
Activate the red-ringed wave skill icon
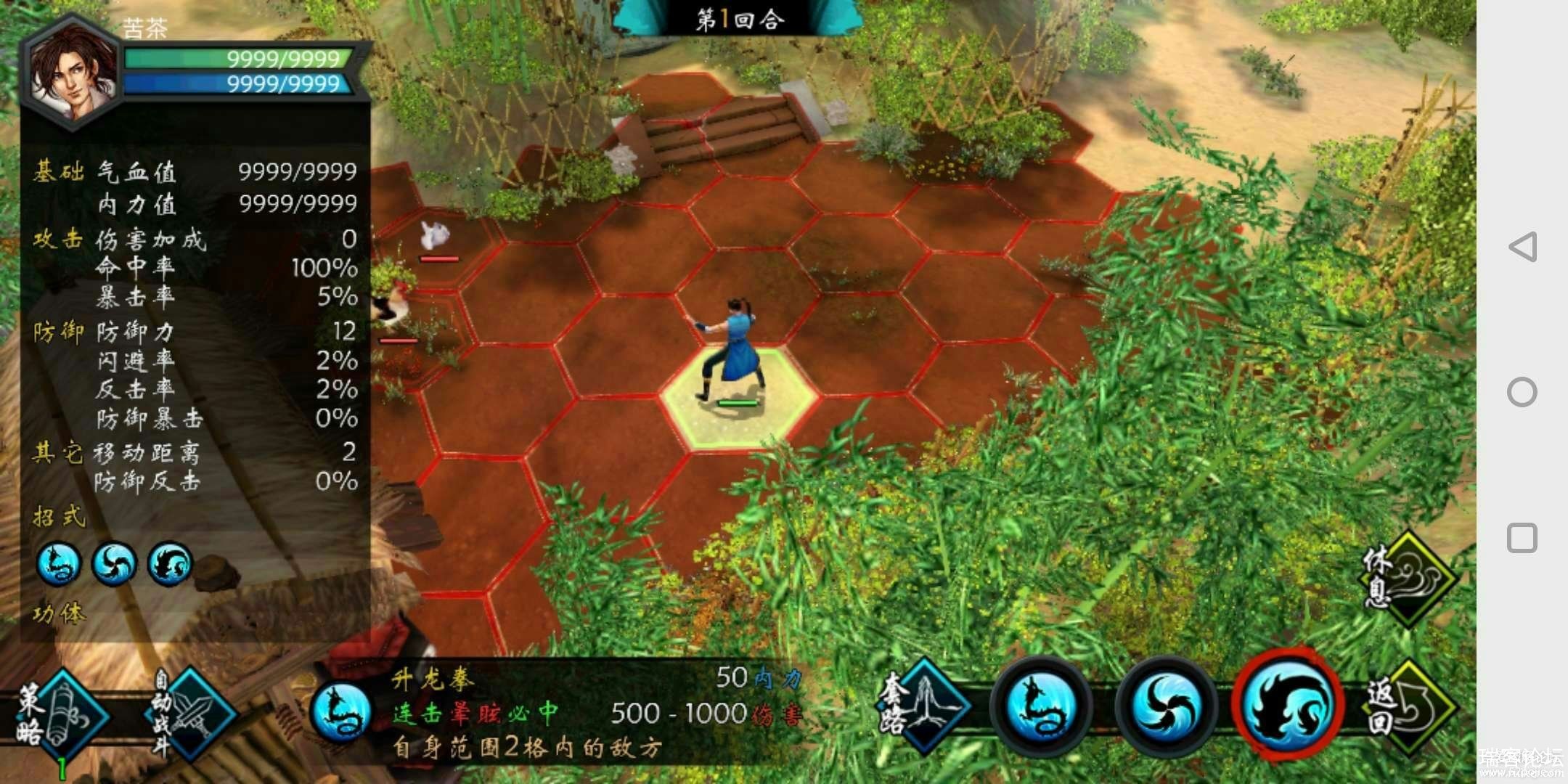click(1286, 704)
